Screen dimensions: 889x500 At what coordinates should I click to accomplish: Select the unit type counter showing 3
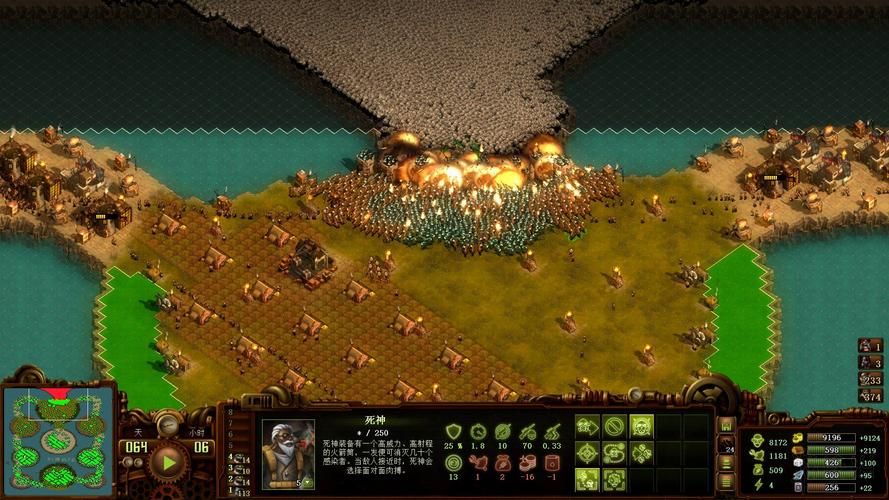871,362
